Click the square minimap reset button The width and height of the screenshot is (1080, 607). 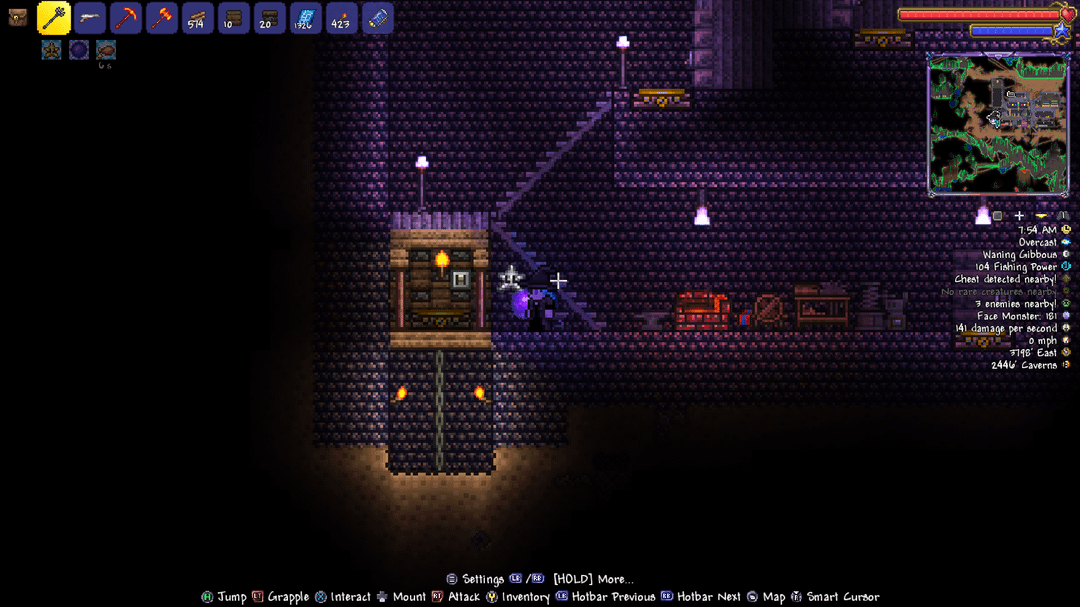coord(997,216)
